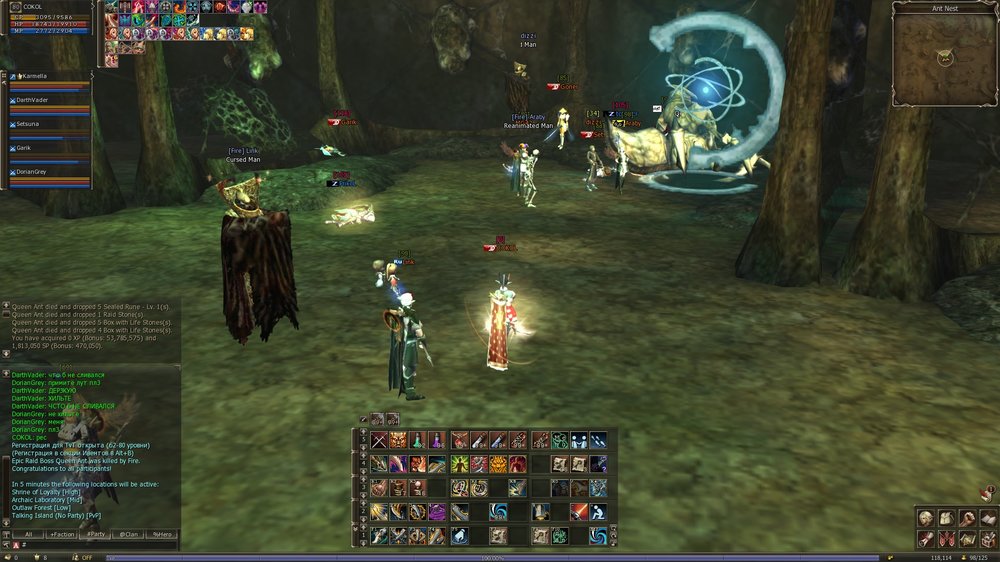Open the world map menu icon
1000x562 pixels.
pos(965,538)
